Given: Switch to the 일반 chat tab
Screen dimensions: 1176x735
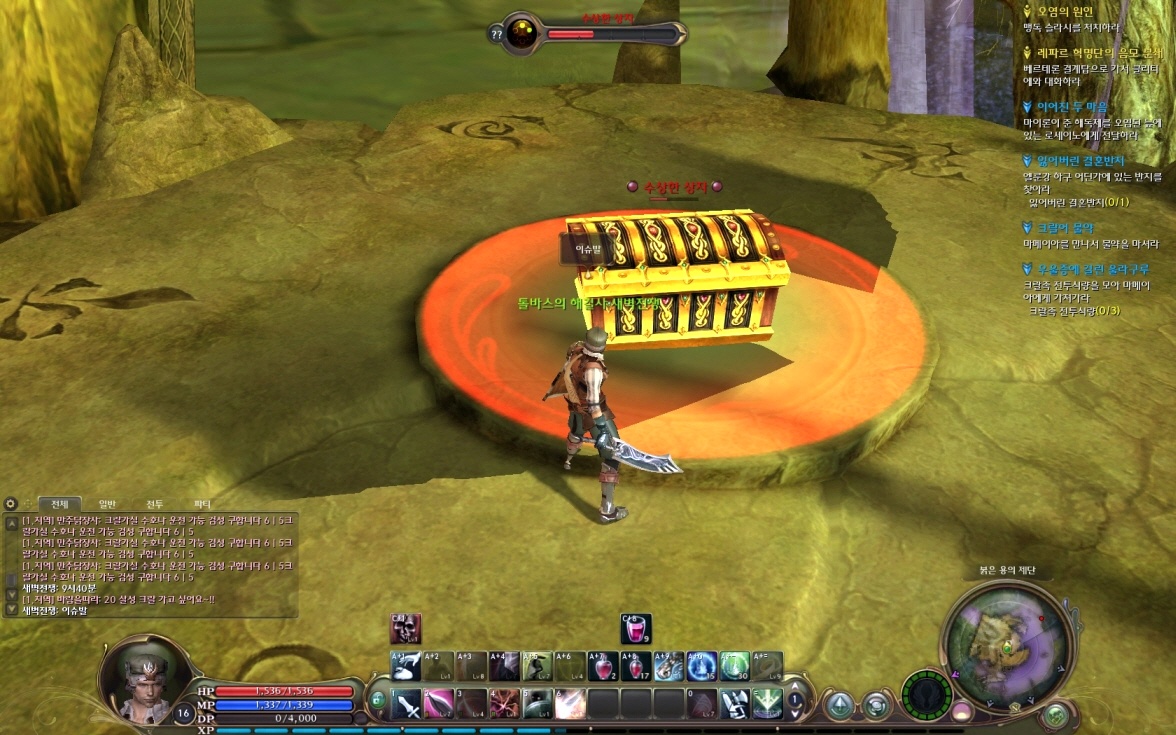Looking at the screenshot, I should pyautogui.click(x=107, y=504).
